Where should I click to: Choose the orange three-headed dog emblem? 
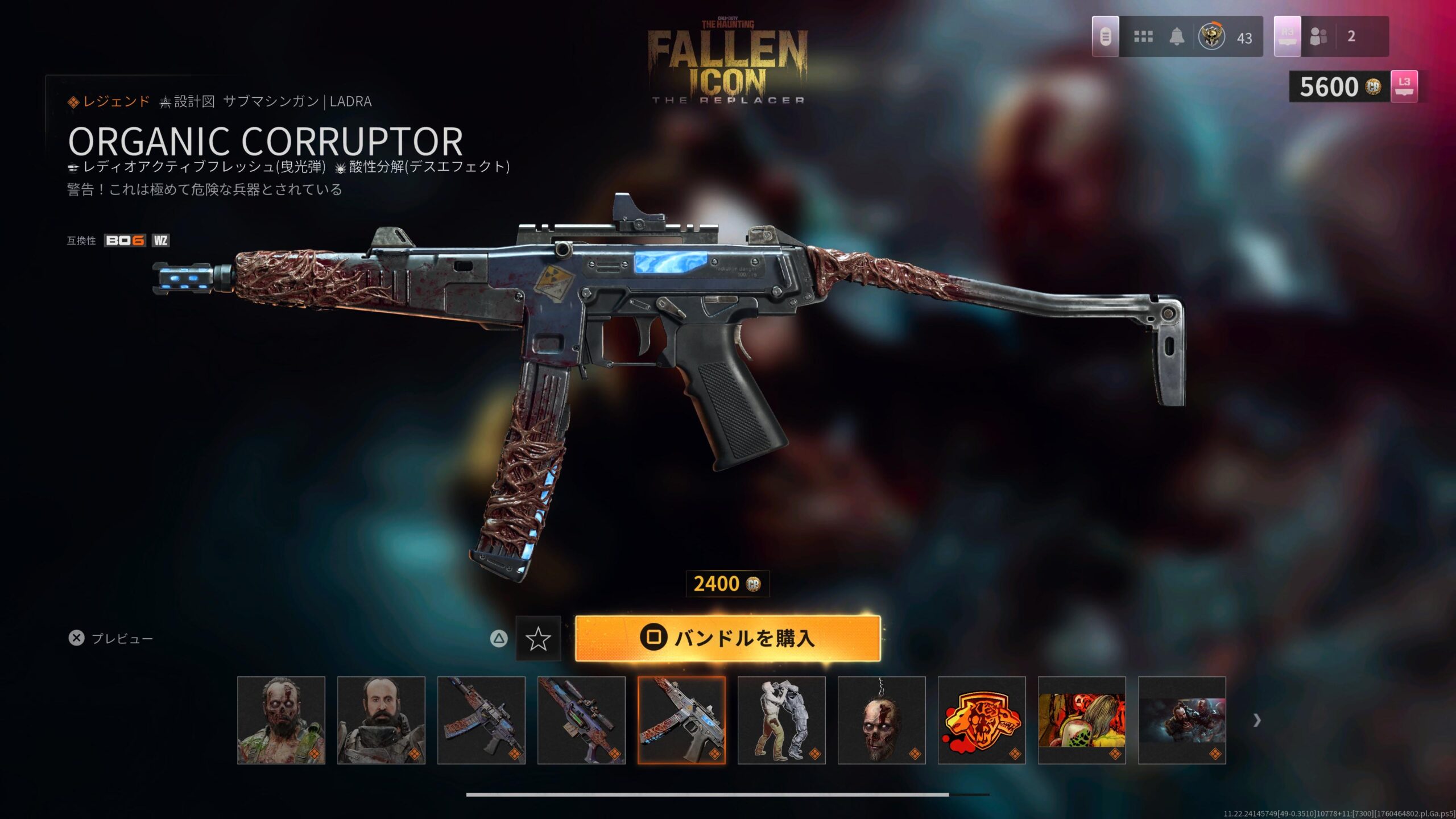point(982,720)
